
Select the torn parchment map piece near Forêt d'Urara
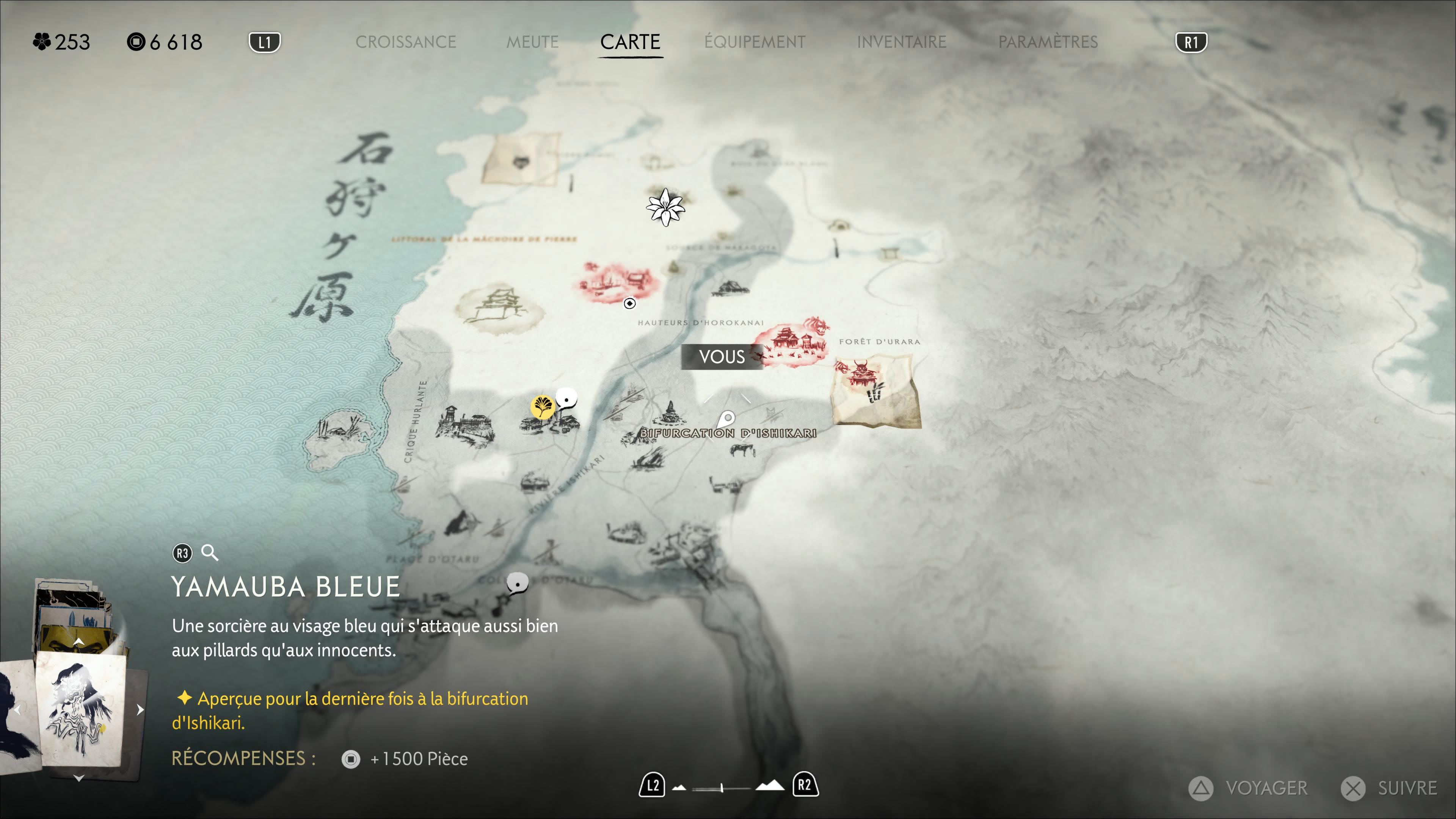coord(877,389)
